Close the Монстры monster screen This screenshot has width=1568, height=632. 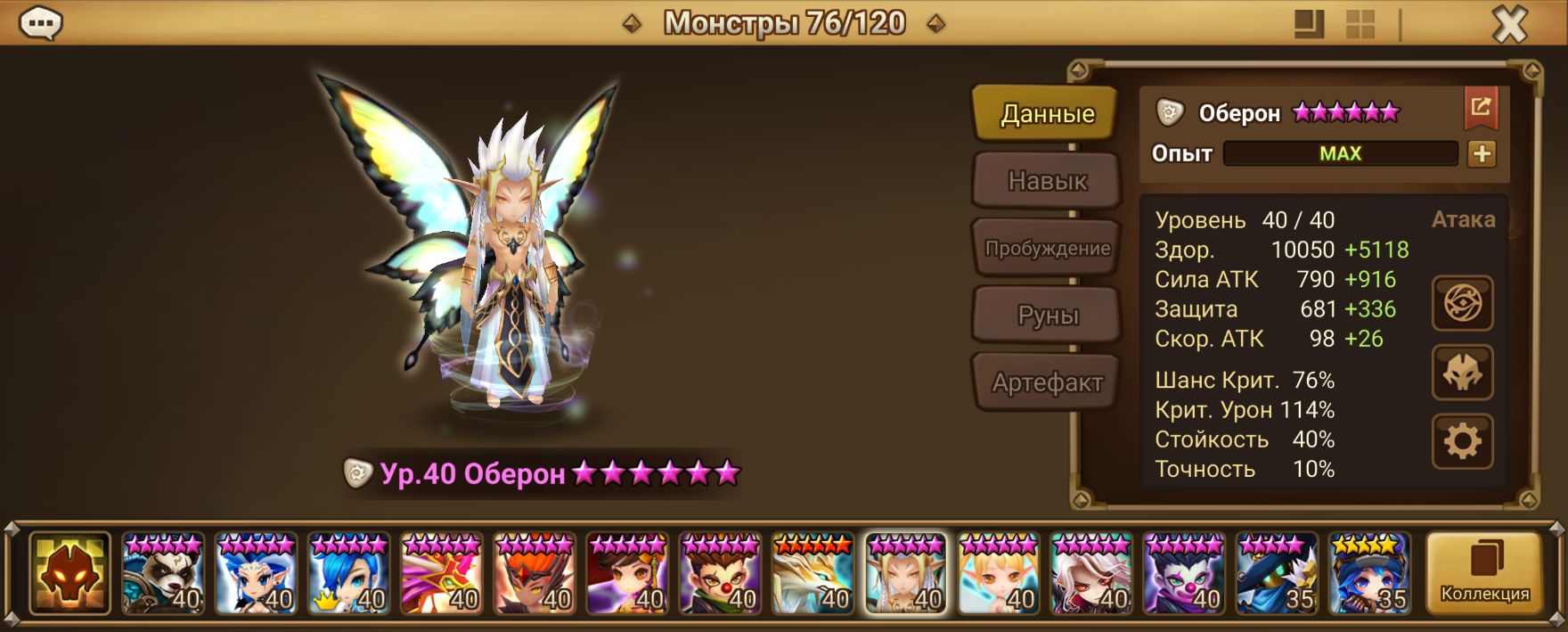pyautogui.click(x=1509, y=25)
